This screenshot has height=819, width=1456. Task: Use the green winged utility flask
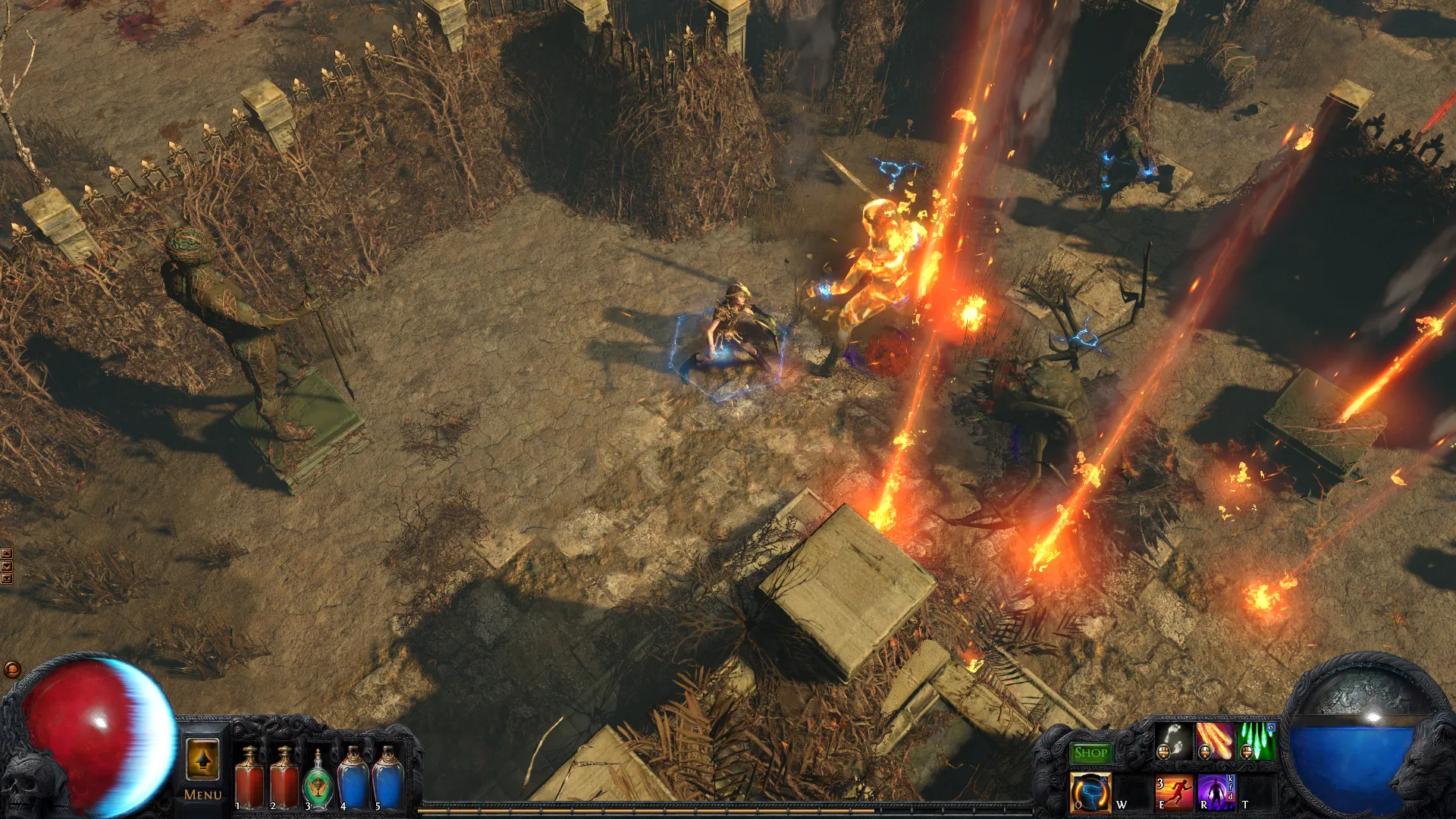coord(318,780)
